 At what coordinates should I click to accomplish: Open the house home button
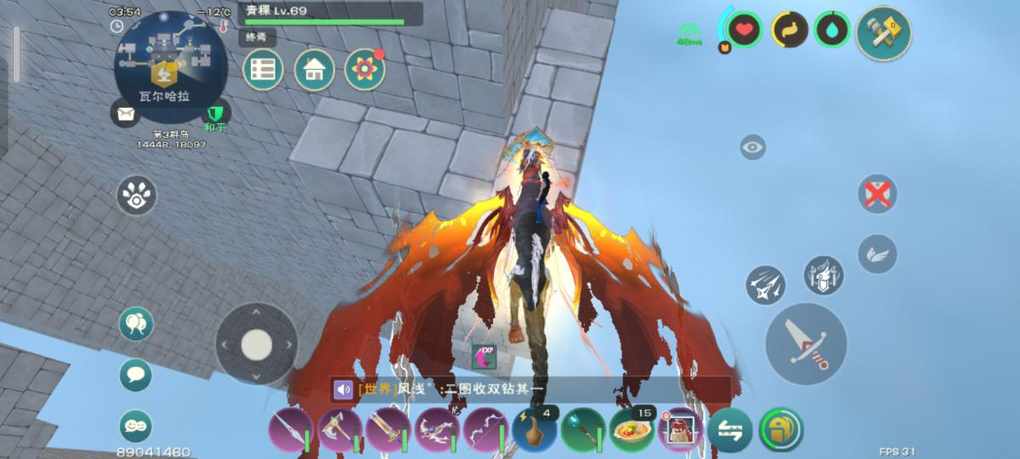coord(314,70)
